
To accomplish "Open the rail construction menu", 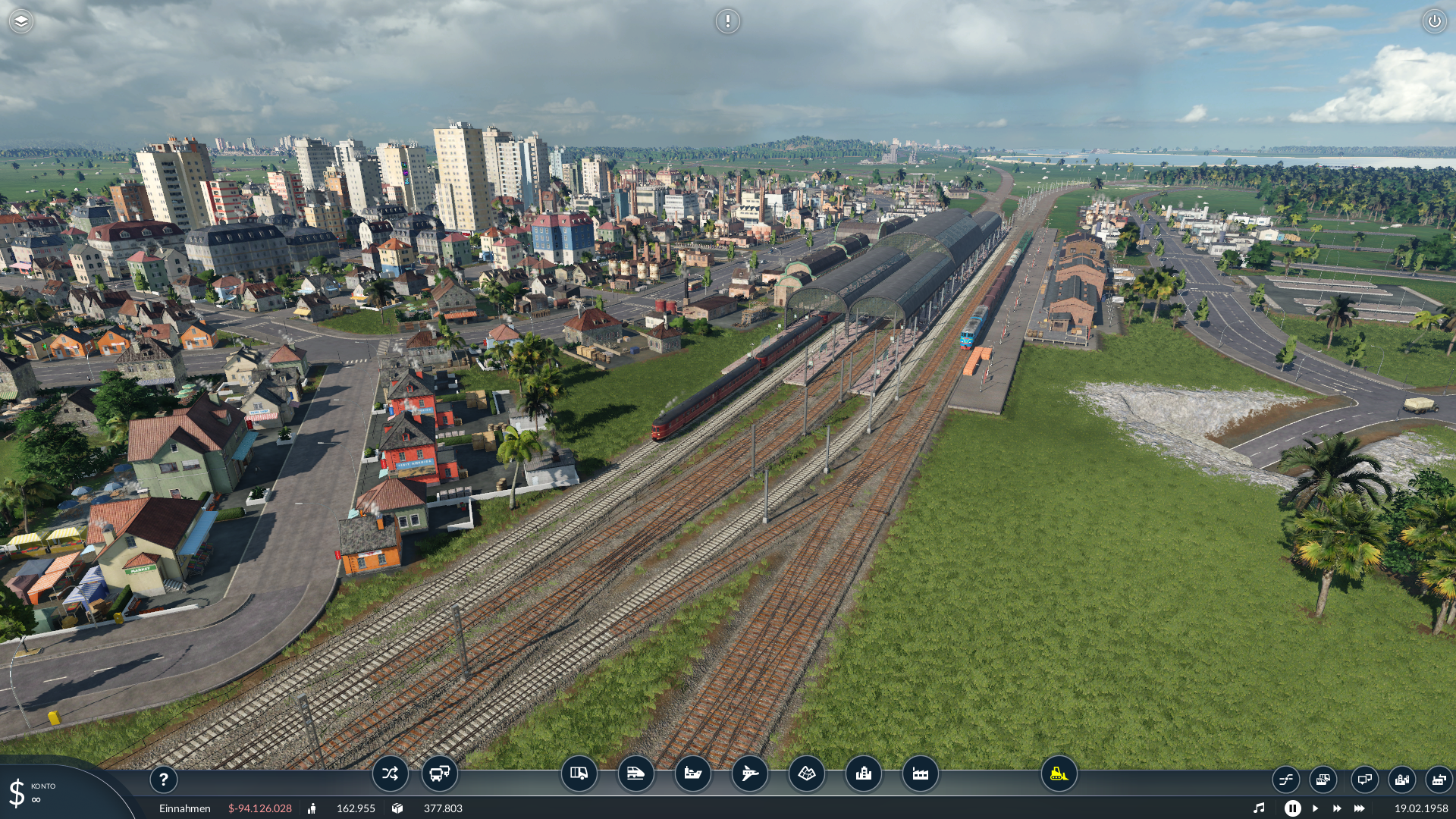I will coord(636,774).
